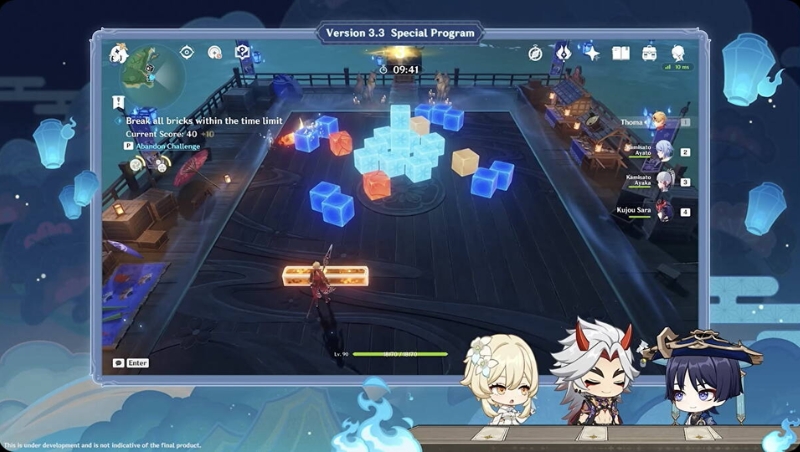
Task: Click the dial icon beside the target icon
Action: 214,52
